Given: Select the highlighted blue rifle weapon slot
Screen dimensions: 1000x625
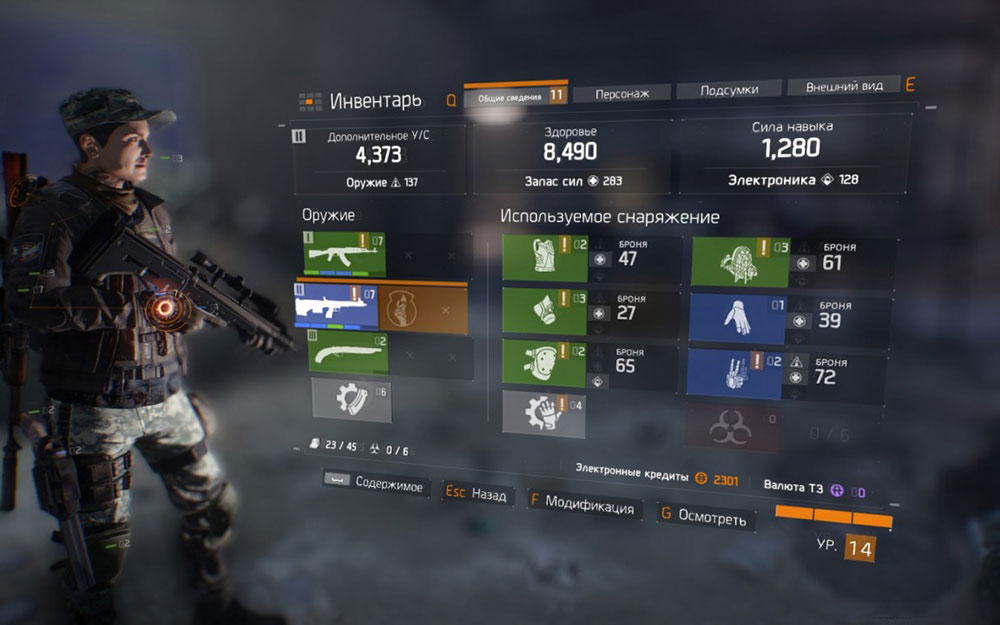Looking at the screenshot, I should [x=337, y=306].
